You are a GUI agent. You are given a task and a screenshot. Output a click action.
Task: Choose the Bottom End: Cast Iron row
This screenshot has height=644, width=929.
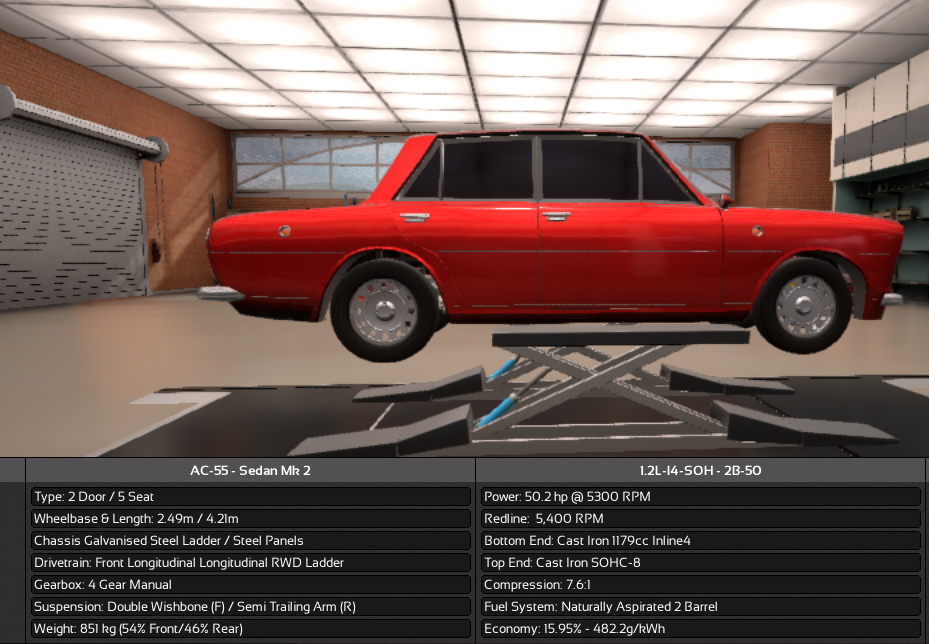tap(700, 541)
